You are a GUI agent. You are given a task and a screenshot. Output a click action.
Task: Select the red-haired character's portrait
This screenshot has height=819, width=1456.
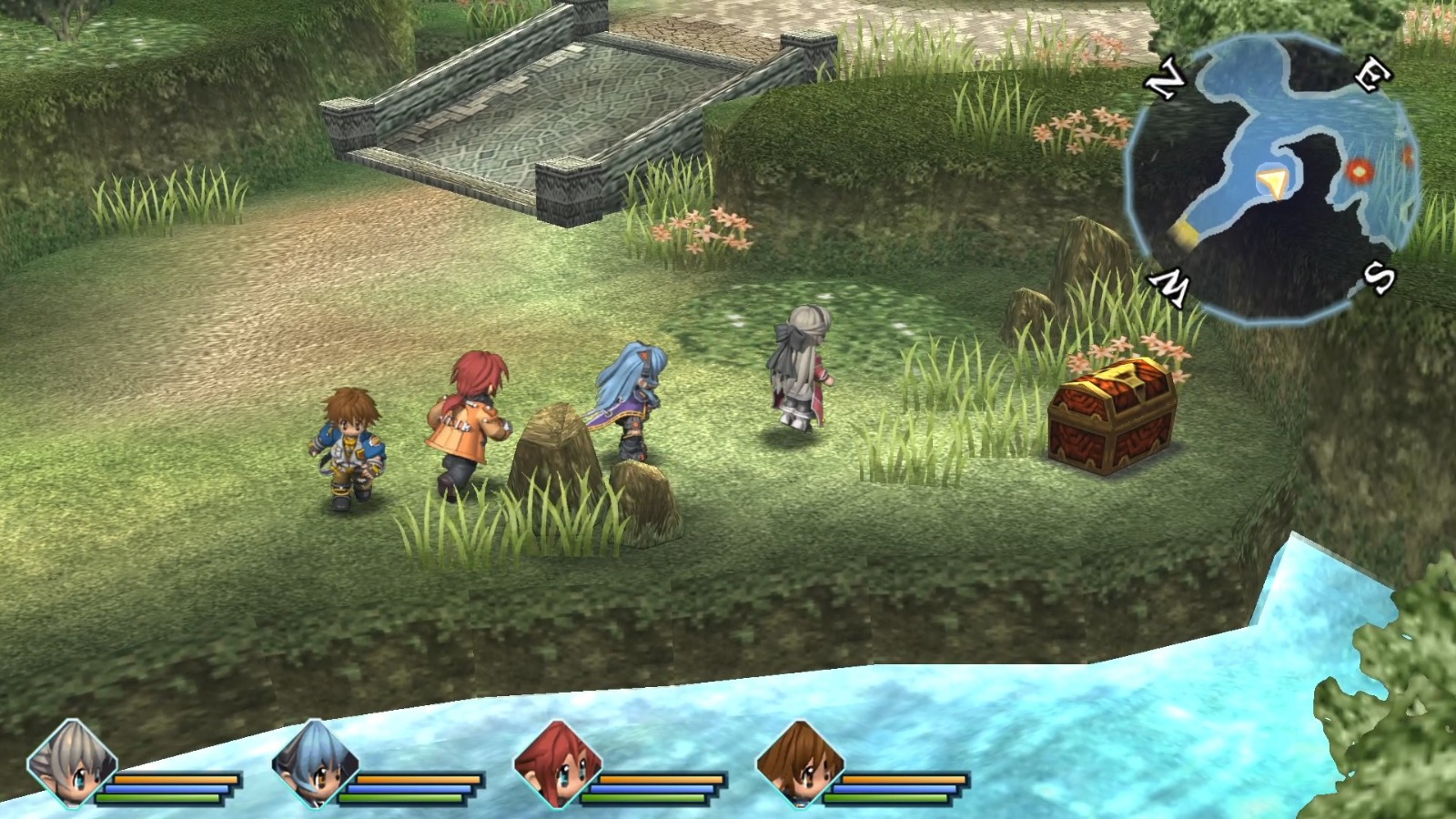click(560, 764)
